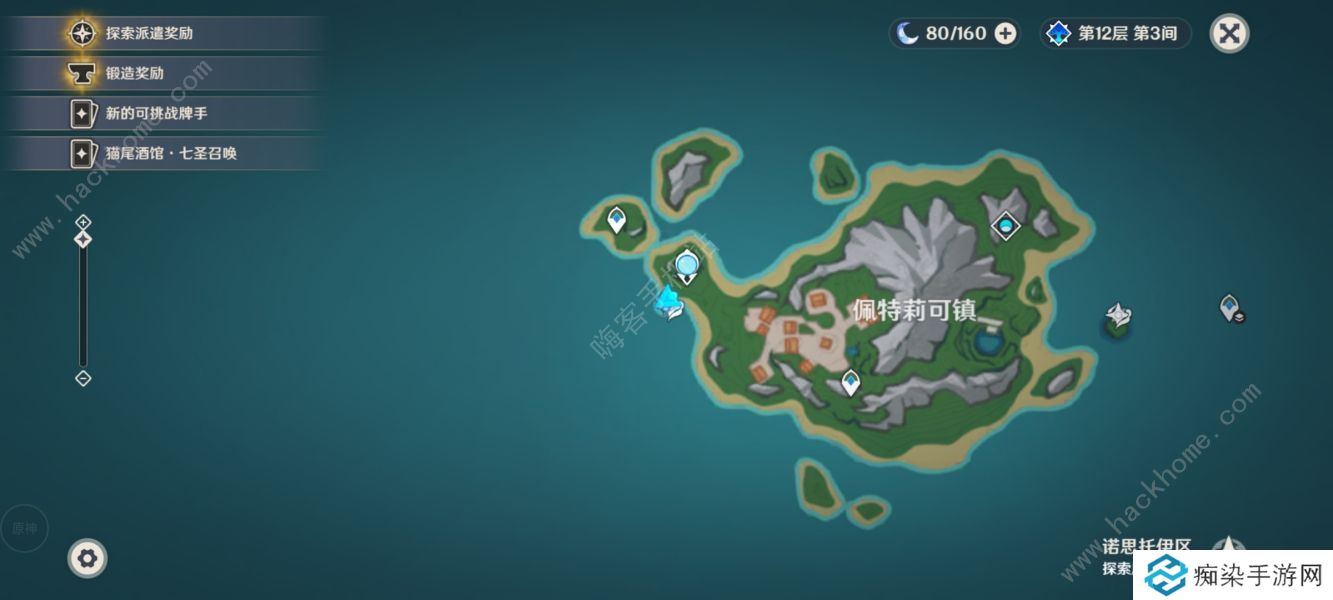Select the small statue marker on eastern islet
Viewport: 1333px width, 600px height.
[1118, 318]
